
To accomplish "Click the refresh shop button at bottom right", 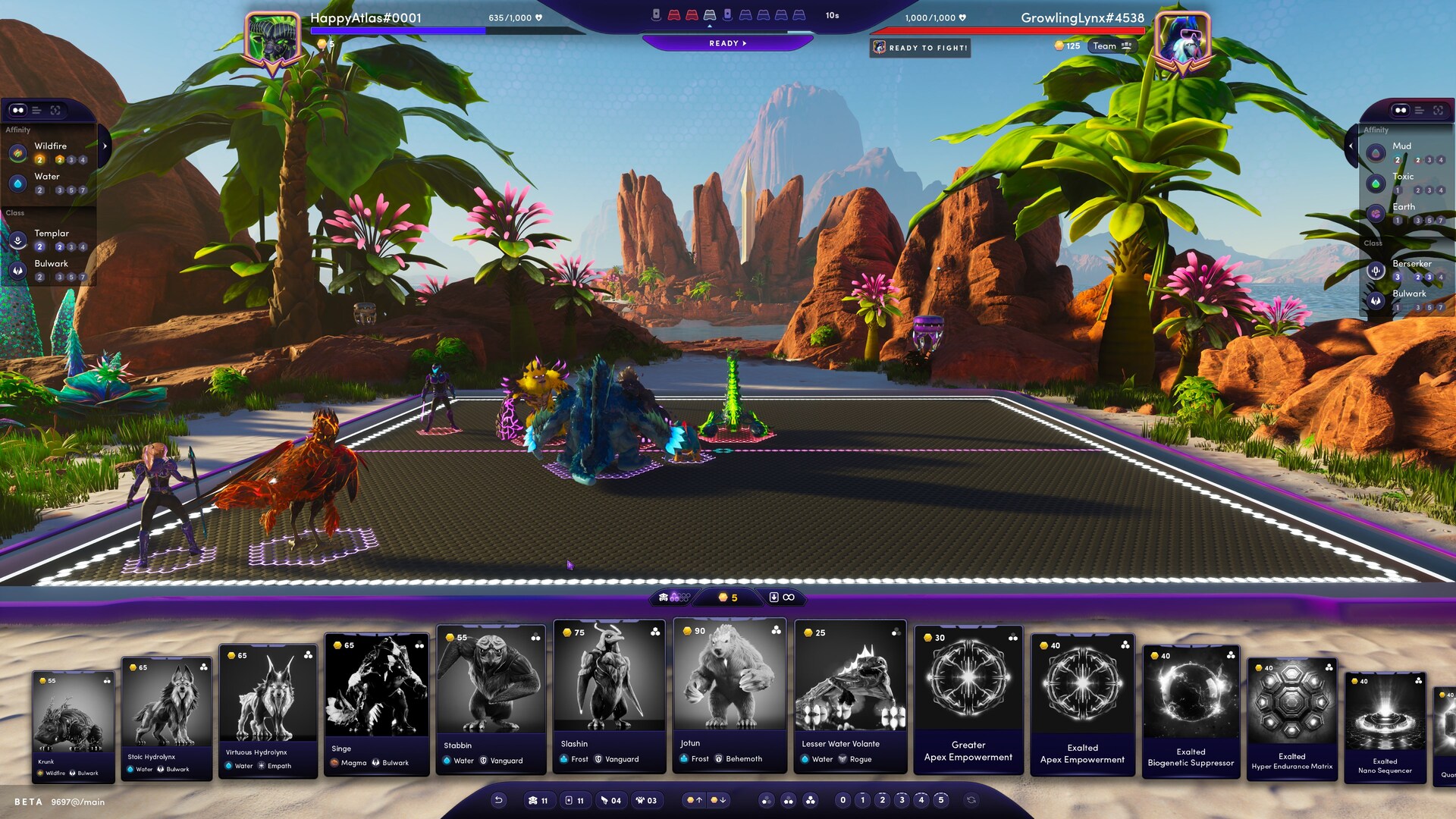I will [x=971, y=800].
